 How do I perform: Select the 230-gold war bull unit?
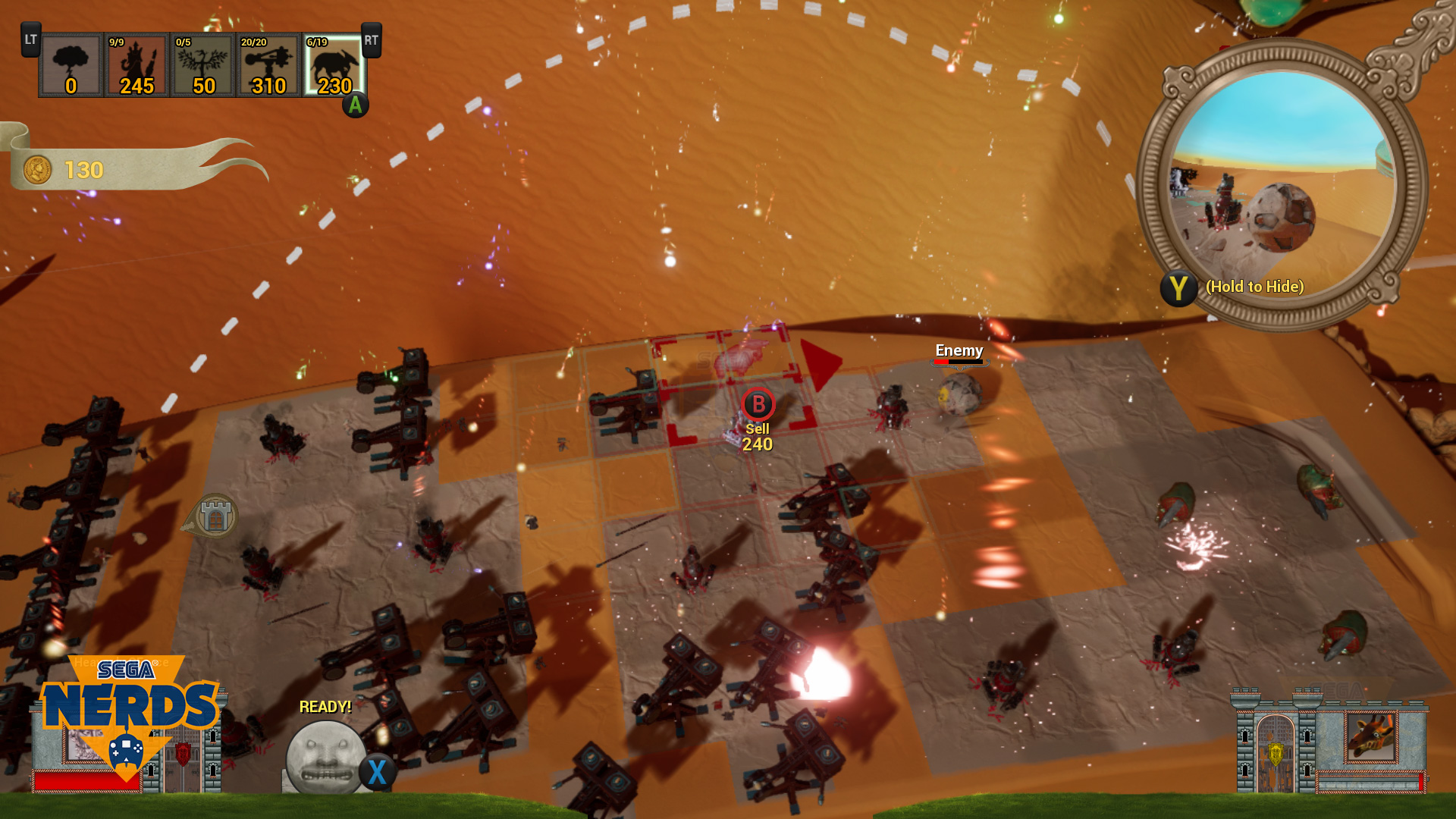click(334, 65)
